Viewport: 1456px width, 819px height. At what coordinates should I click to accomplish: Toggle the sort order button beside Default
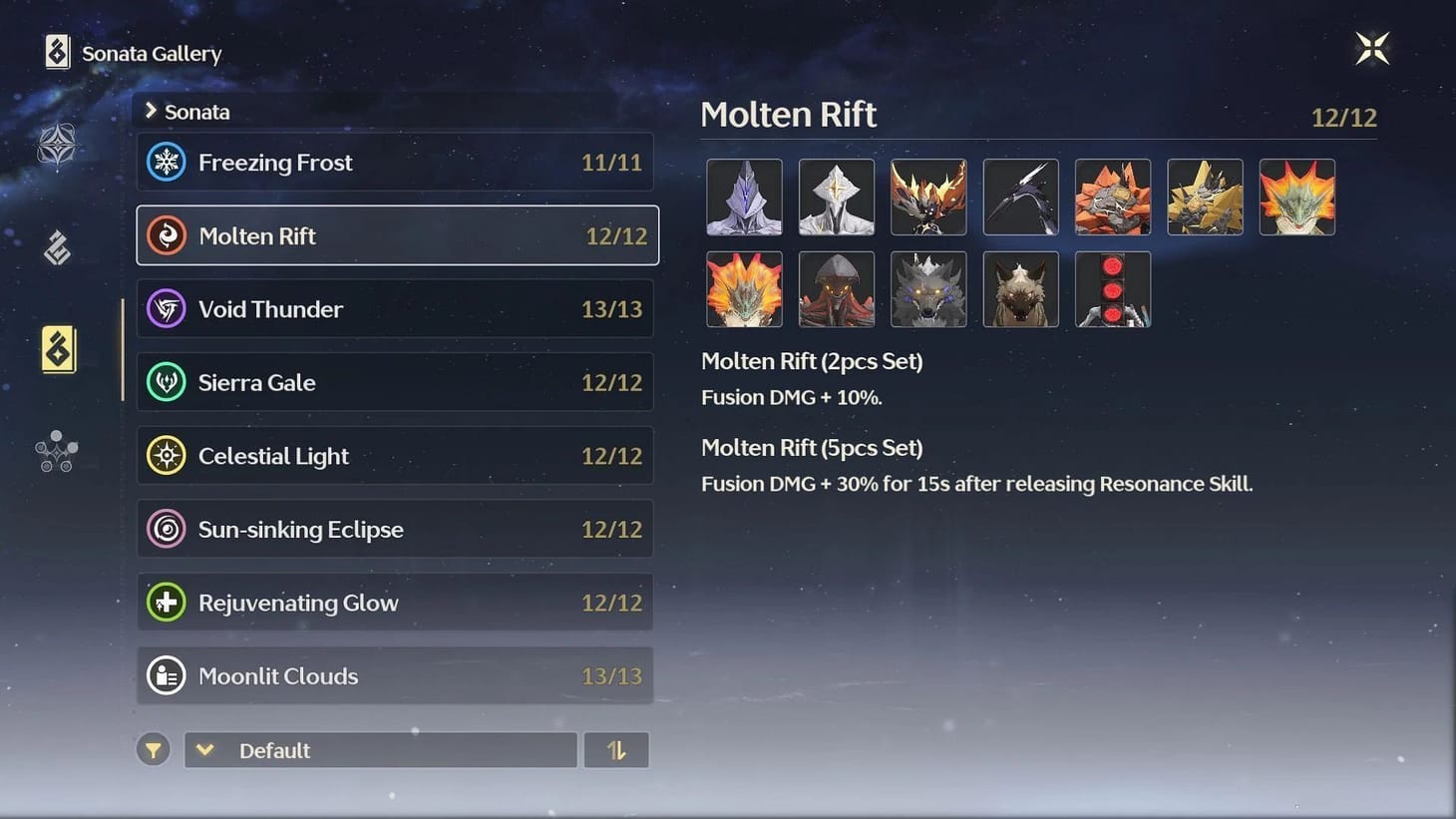[x=616, y=749]
